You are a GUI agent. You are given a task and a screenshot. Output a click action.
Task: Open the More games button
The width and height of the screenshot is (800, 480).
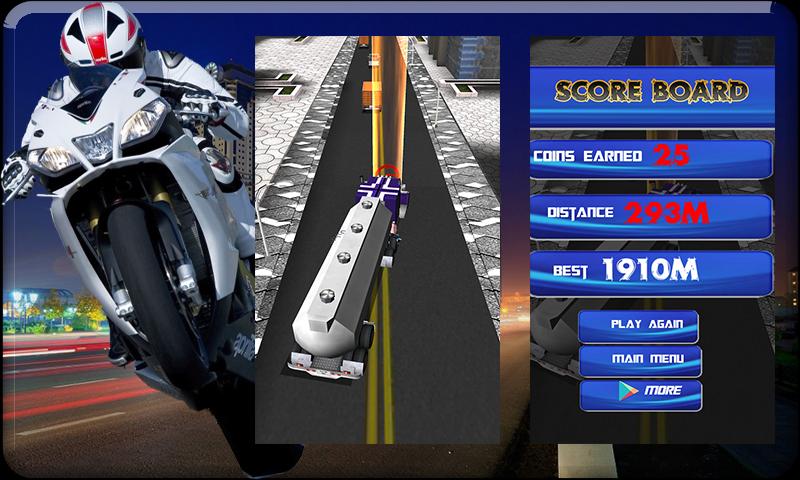(x=641, y=393)
